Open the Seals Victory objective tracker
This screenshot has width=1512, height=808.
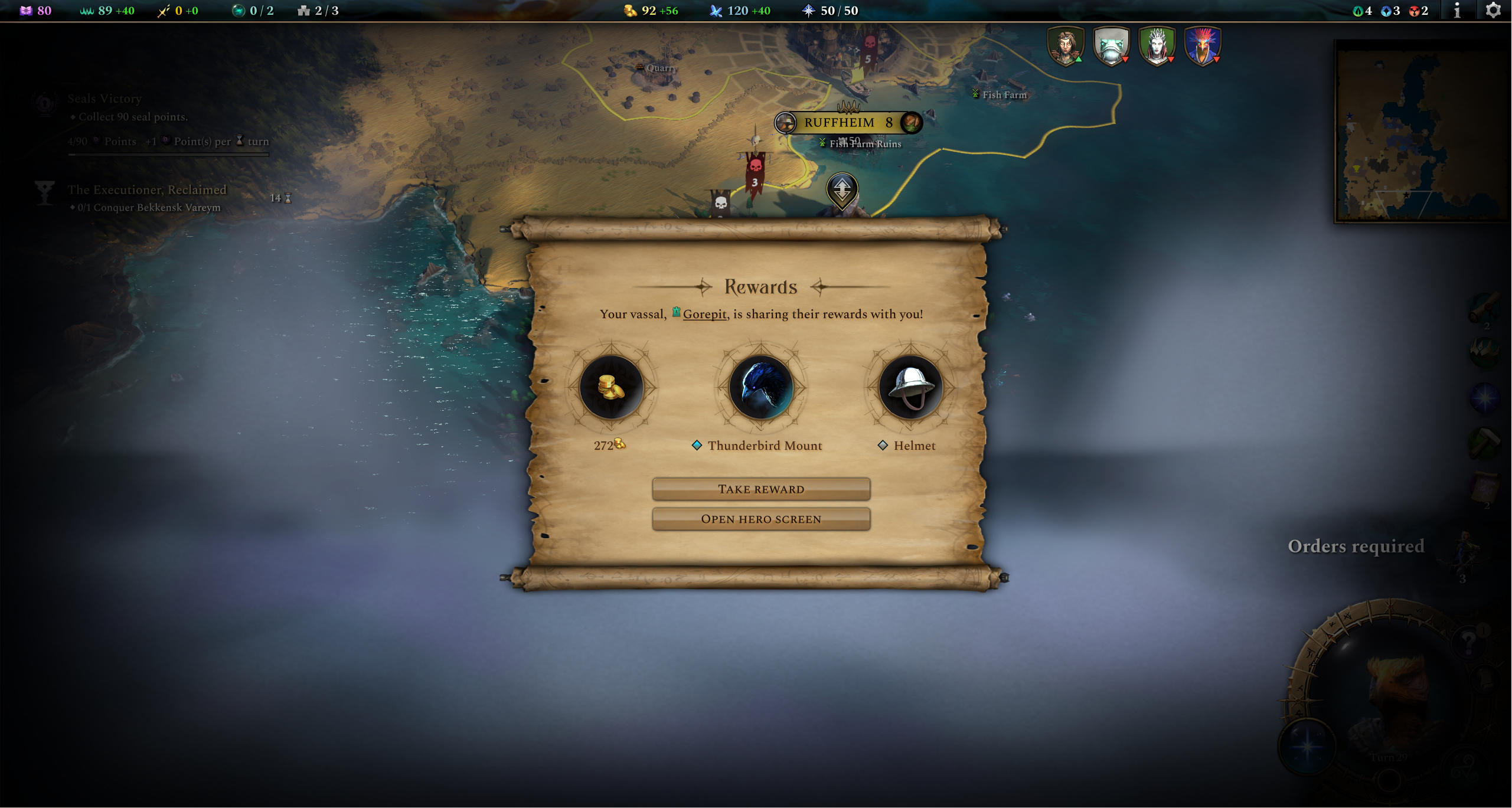click(104, 99)
